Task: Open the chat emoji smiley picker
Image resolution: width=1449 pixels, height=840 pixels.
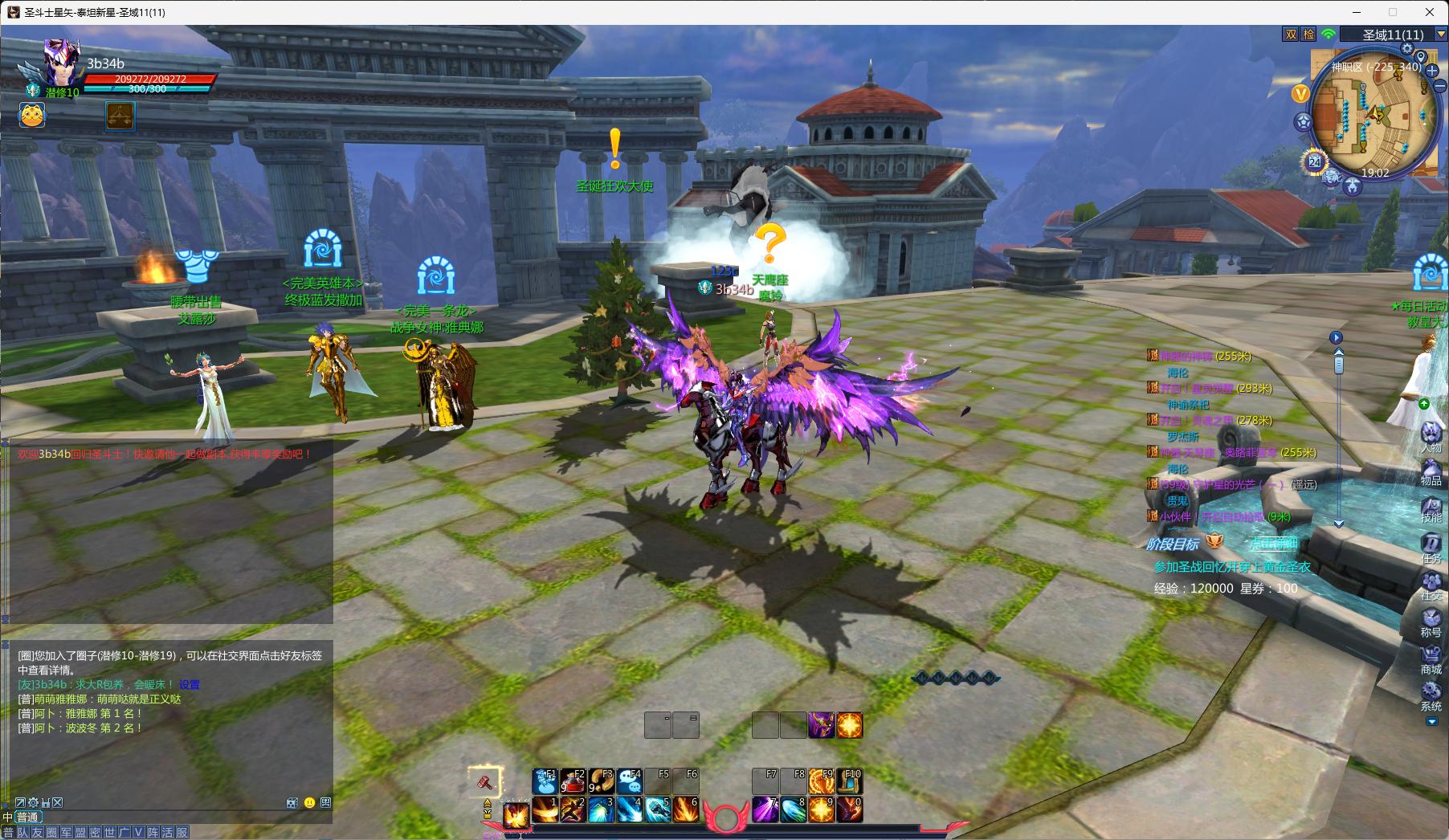Action: 309,802
